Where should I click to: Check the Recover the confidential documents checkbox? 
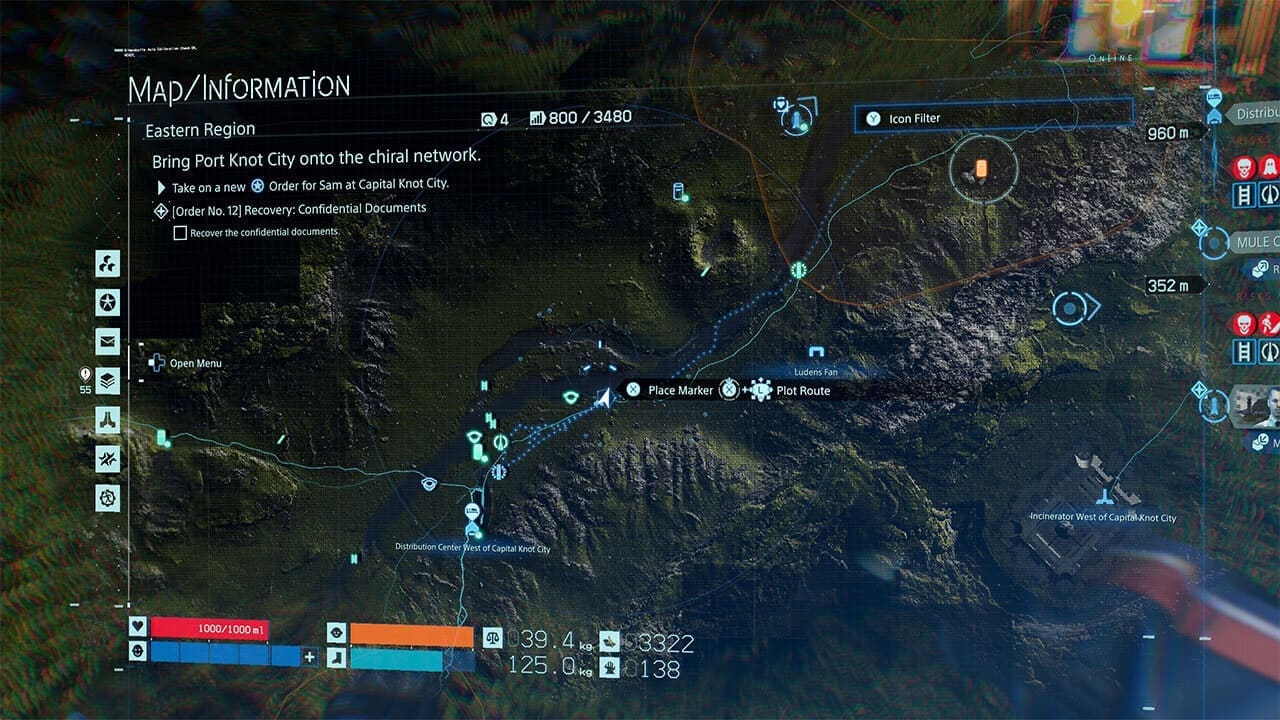click(x=180, y=233)
